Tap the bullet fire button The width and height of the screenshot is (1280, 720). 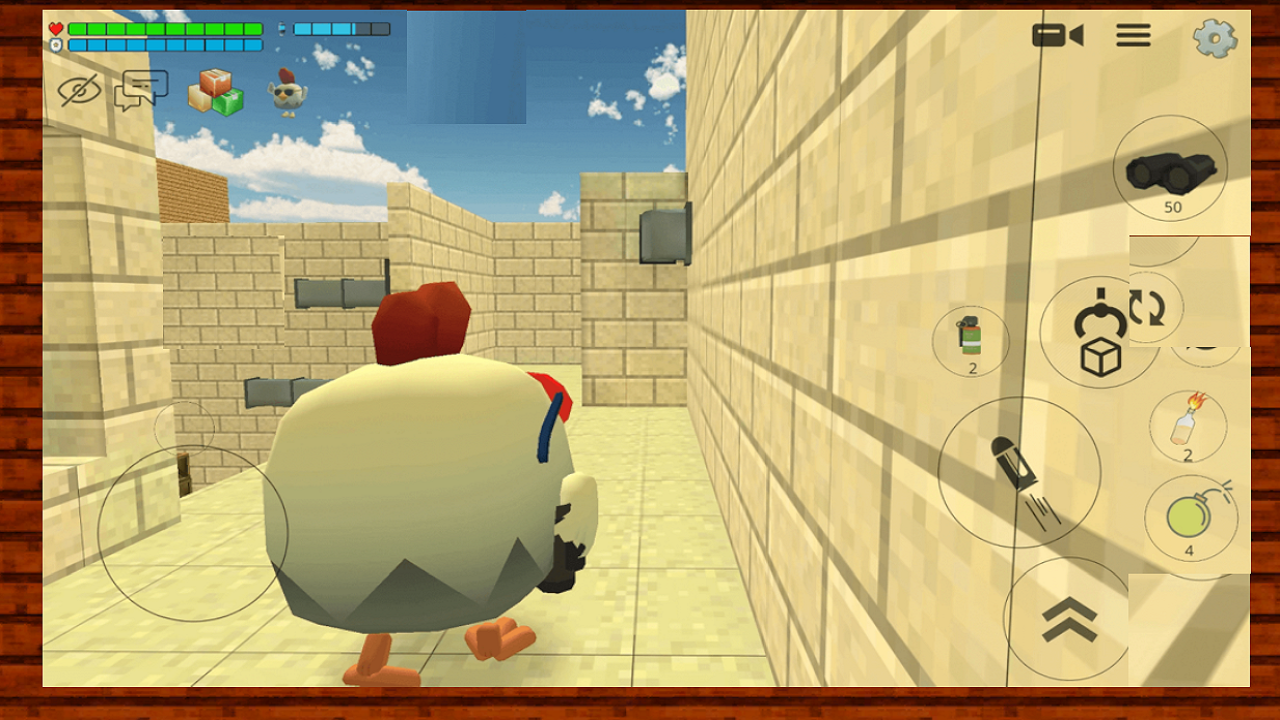pyautogui.click(x=1020, y=470)
